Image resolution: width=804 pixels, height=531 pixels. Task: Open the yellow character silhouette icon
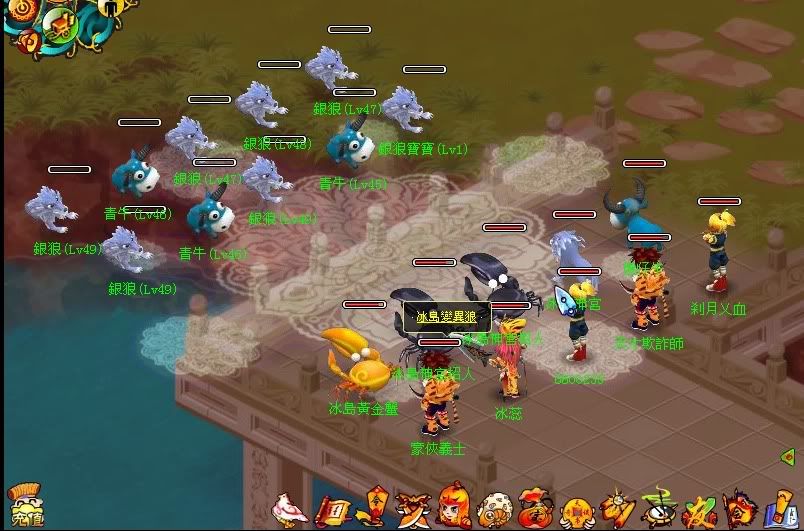coord(108,8)
